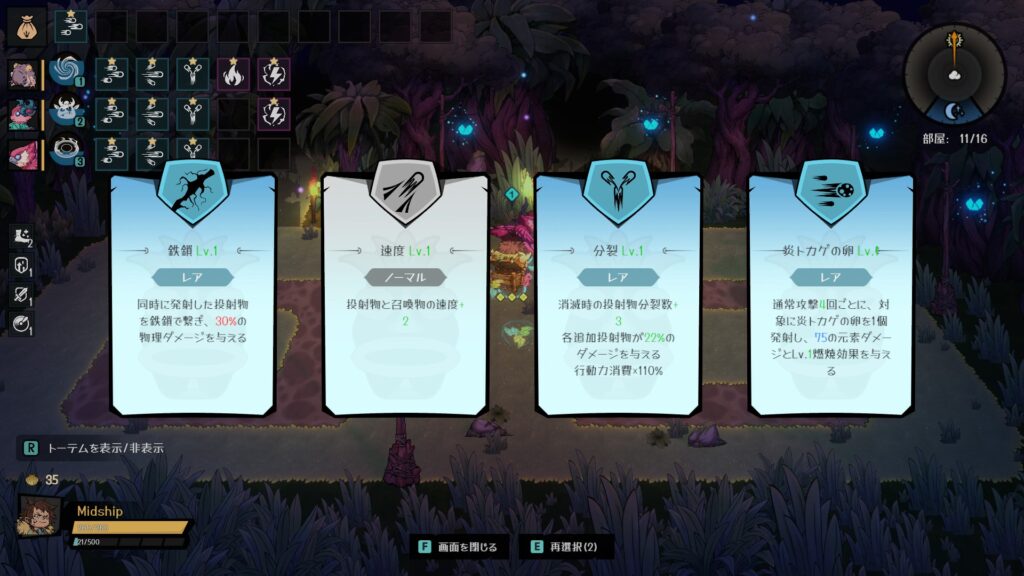Select the pink bird creature portrait
This screenshot has width=1024, height=576.
click(23, 154)
